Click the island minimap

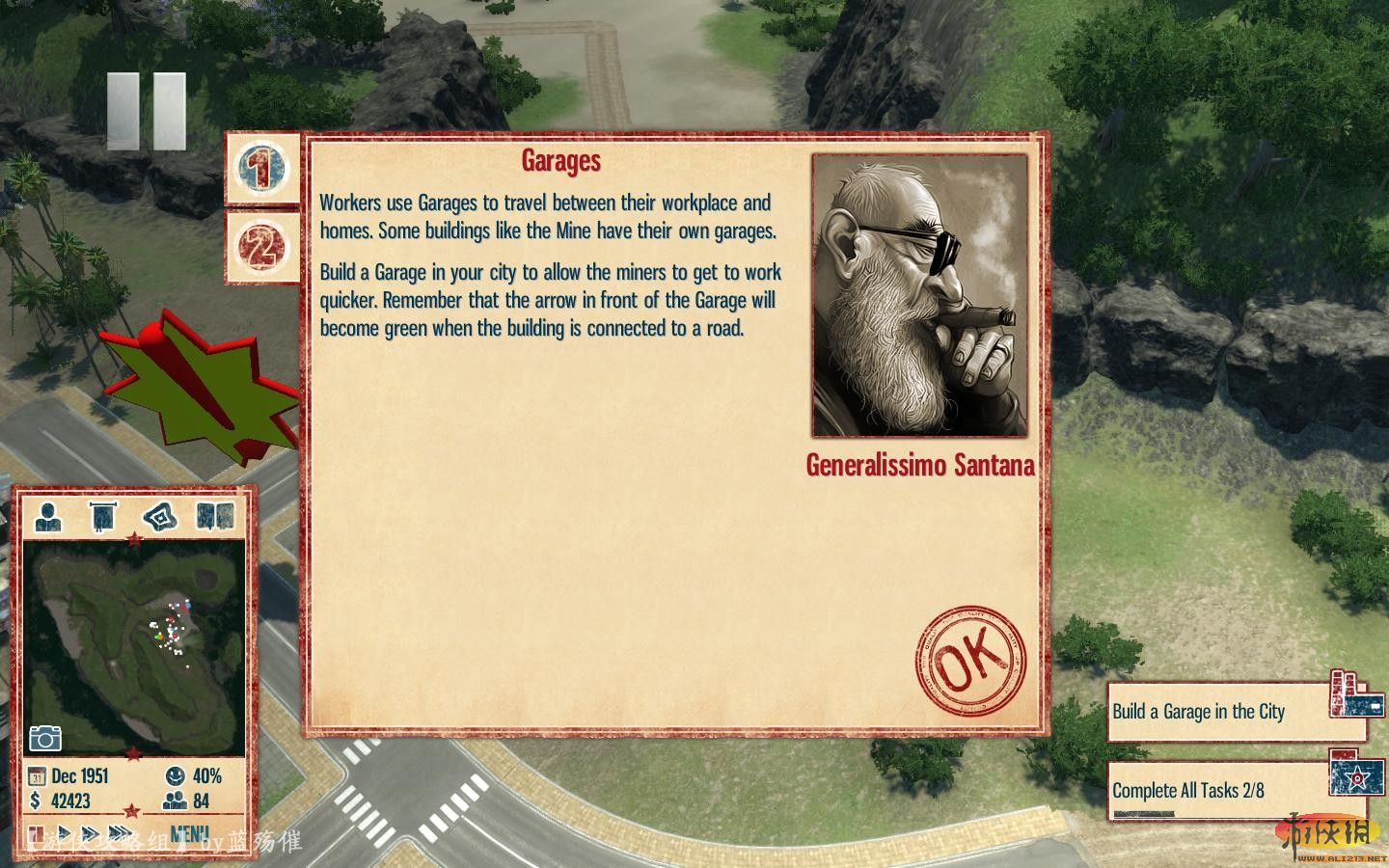pos(134,646)
